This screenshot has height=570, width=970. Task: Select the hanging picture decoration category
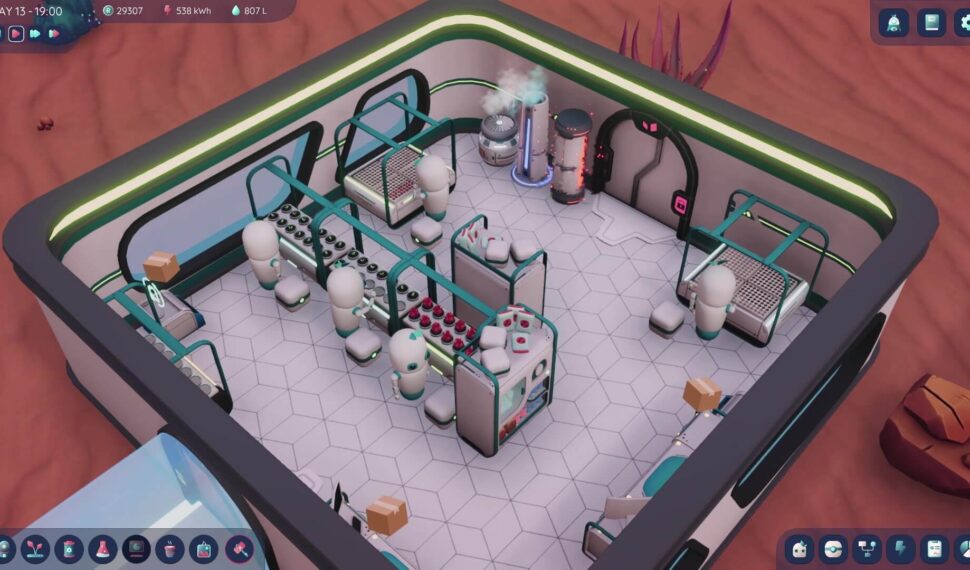tap(204, 549)
